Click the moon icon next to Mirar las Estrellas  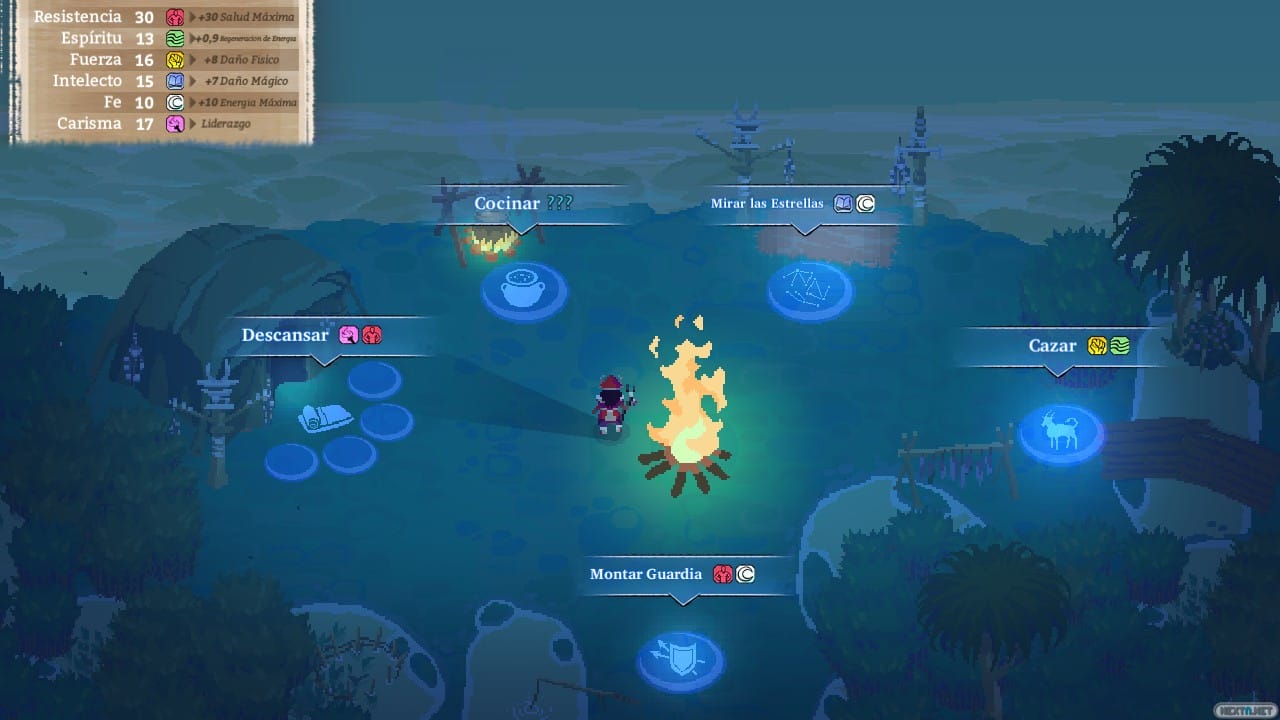864,203
